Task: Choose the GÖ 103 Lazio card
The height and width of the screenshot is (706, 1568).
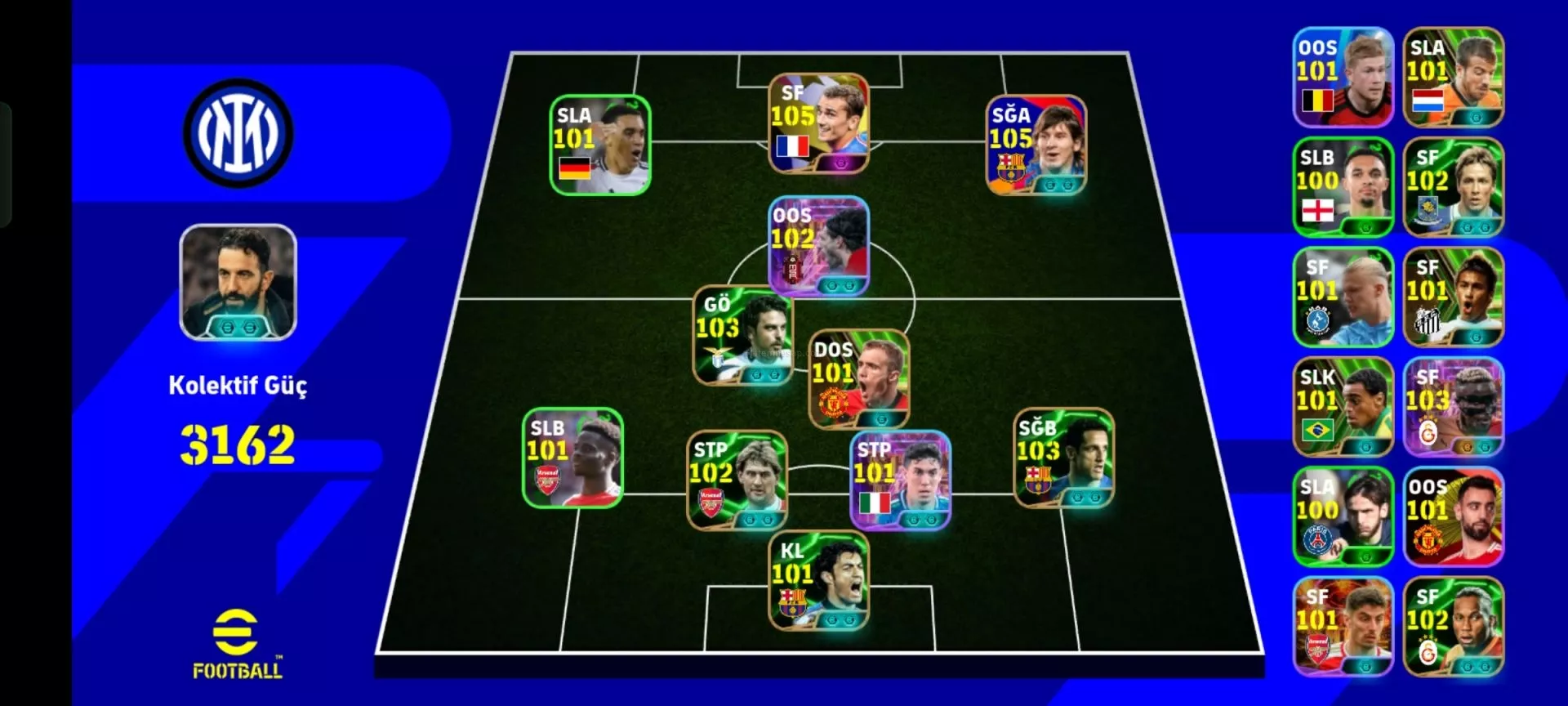Action: pos(742,335)
